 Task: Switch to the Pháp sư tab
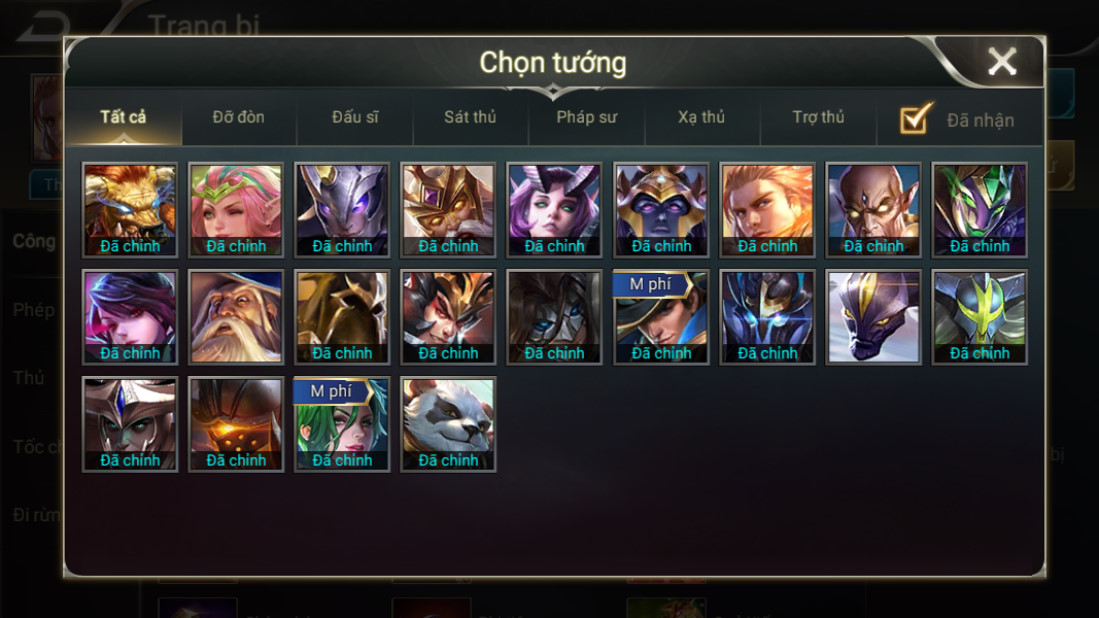(586, 117)
